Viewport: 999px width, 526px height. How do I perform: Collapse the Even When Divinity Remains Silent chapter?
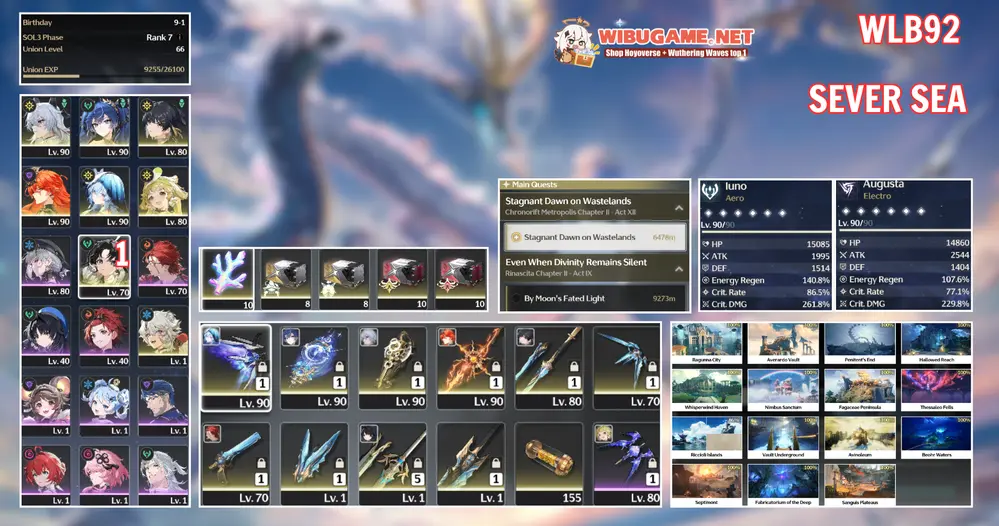point(679,268)
